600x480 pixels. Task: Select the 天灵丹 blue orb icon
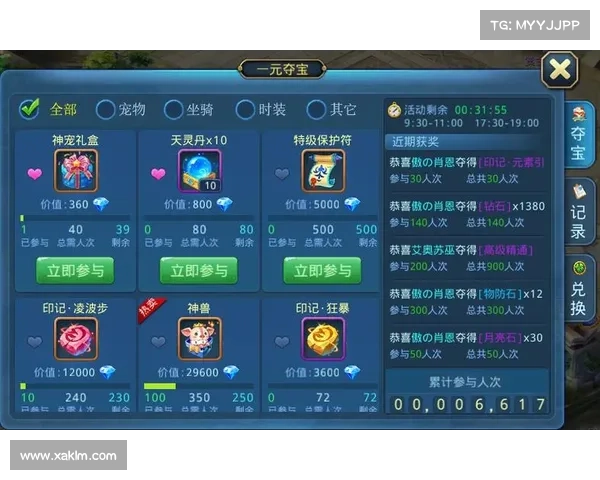coord(200,172)
